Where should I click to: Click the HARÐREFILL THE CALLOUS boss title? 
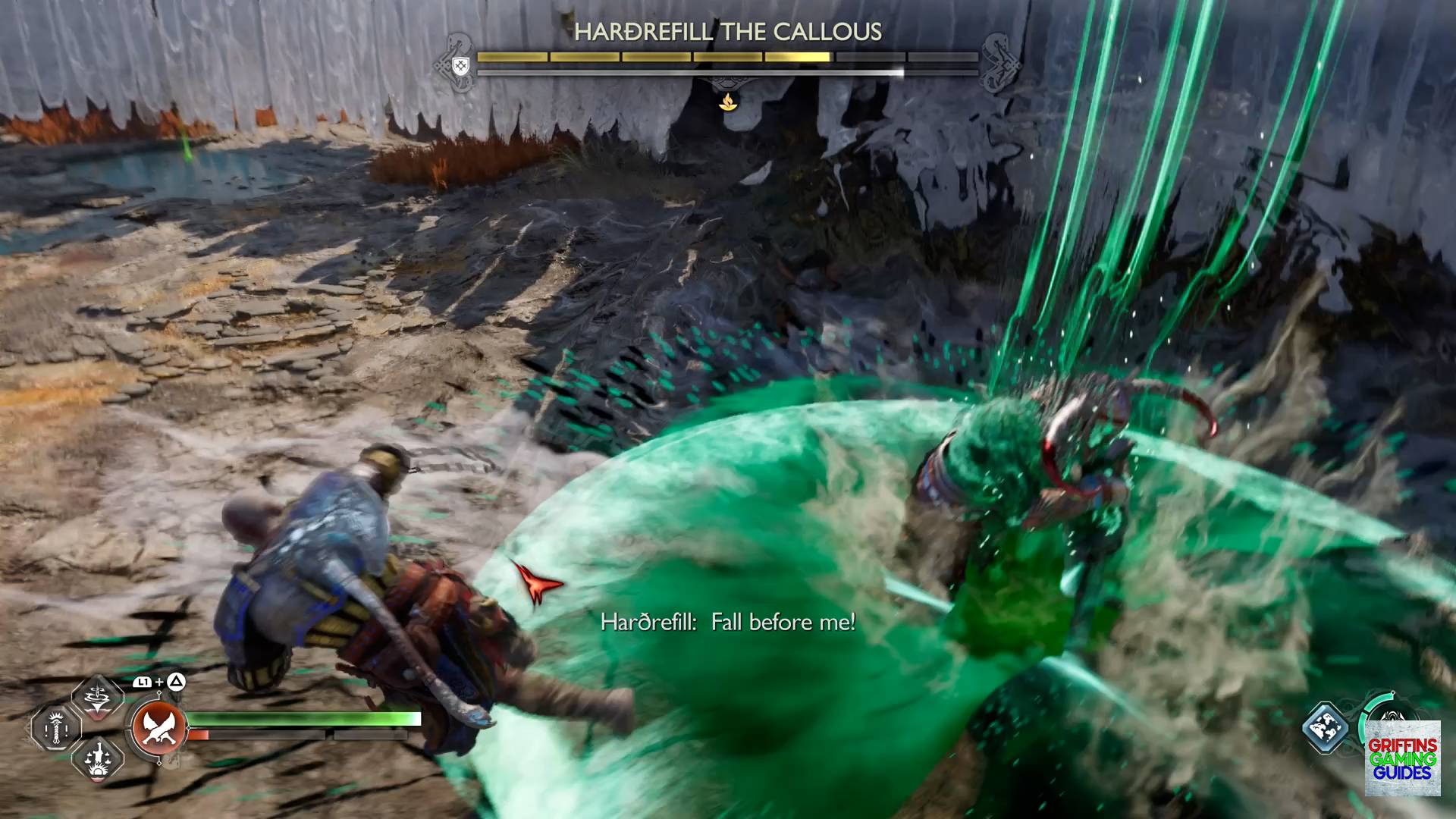[728, 33]
